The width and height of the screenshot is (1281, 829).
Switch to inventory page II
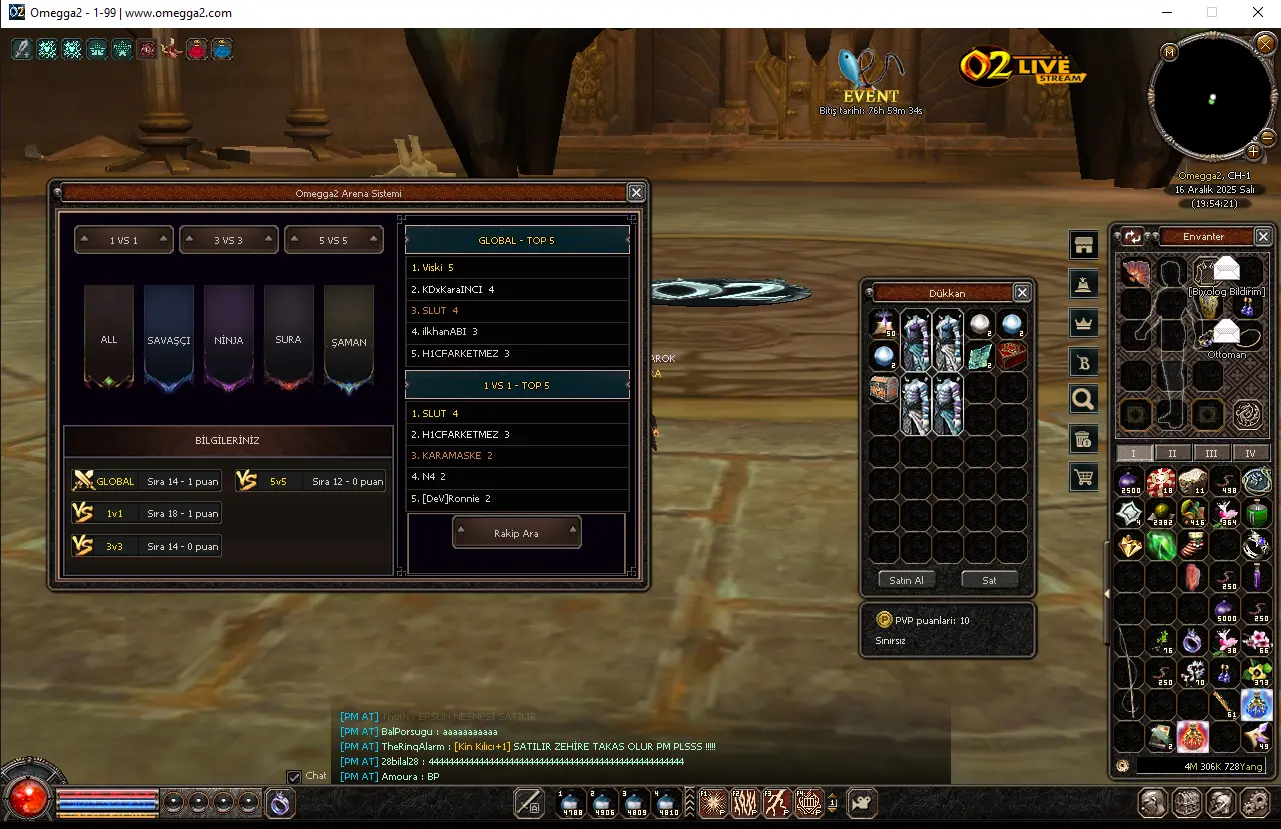(x=1172, y=453)
